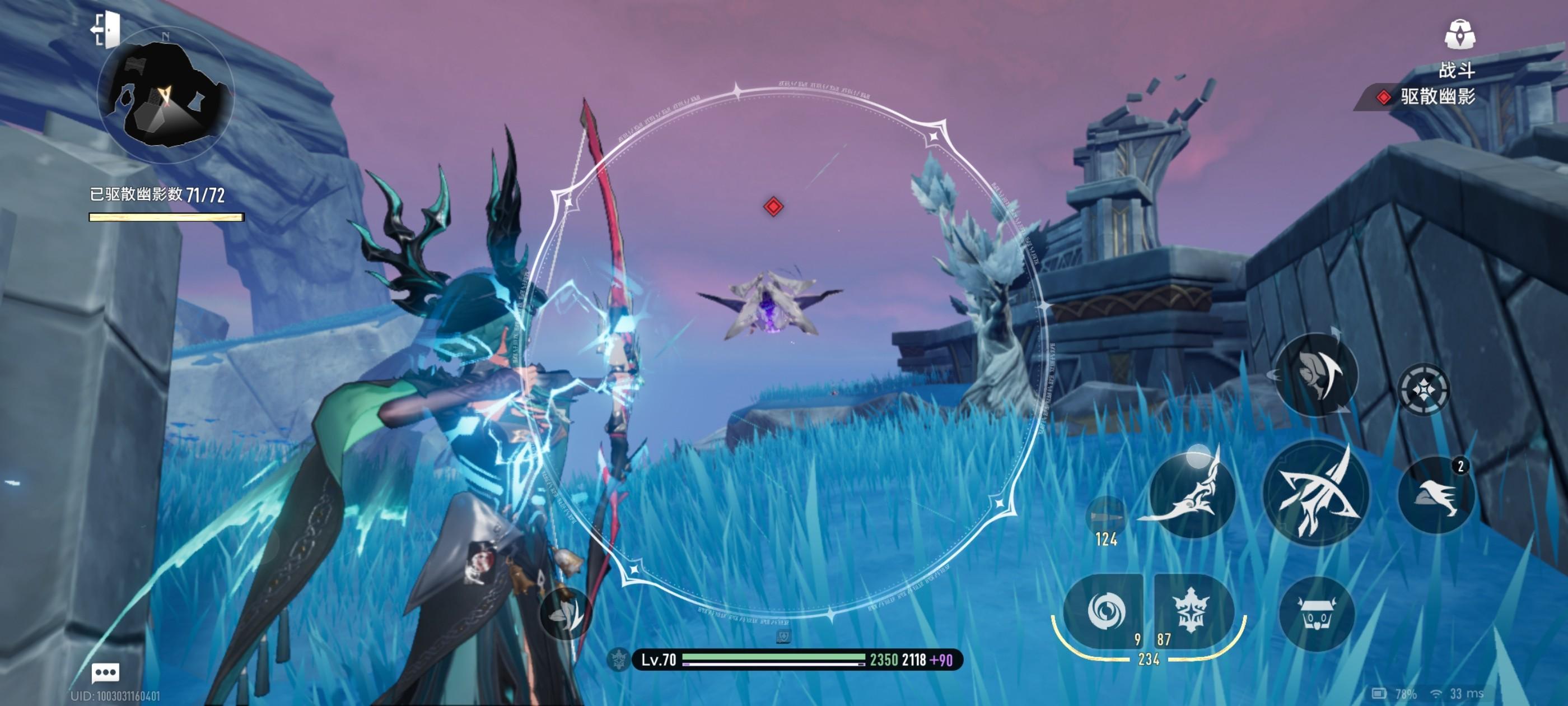Tap the exit door icon

click(x=106, y=29)
